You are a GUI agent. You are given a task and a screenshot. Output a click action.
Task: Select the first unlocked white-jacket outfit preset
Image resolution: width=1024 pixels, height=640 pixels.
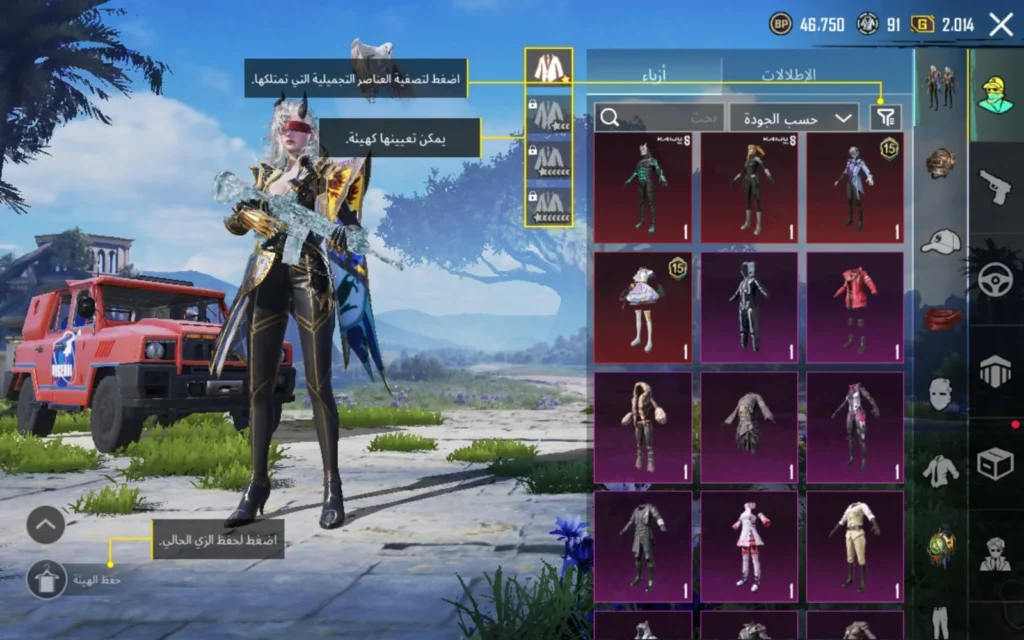point(549,67)
